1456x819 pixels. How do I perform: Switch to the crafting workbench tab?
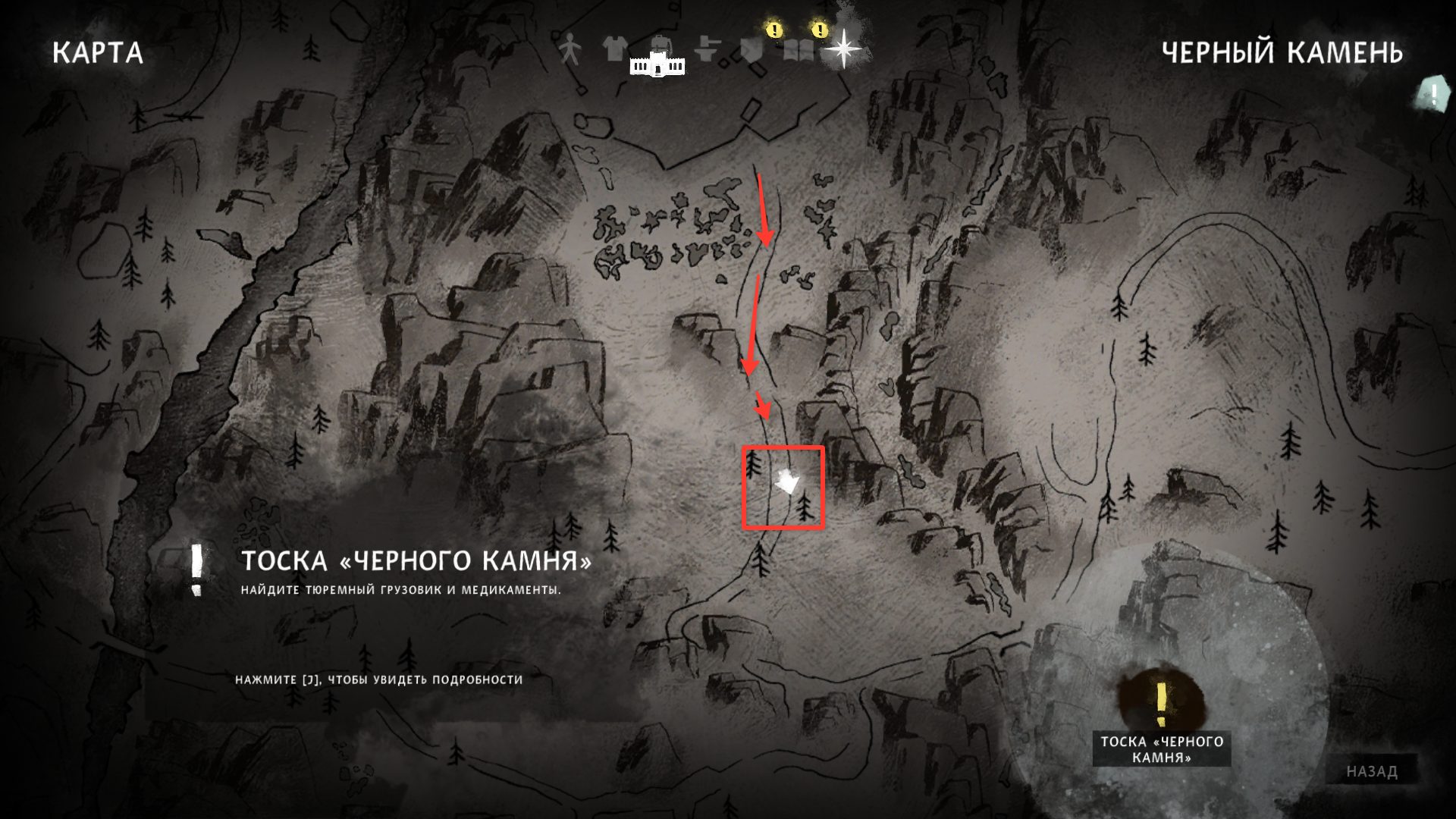707,50
